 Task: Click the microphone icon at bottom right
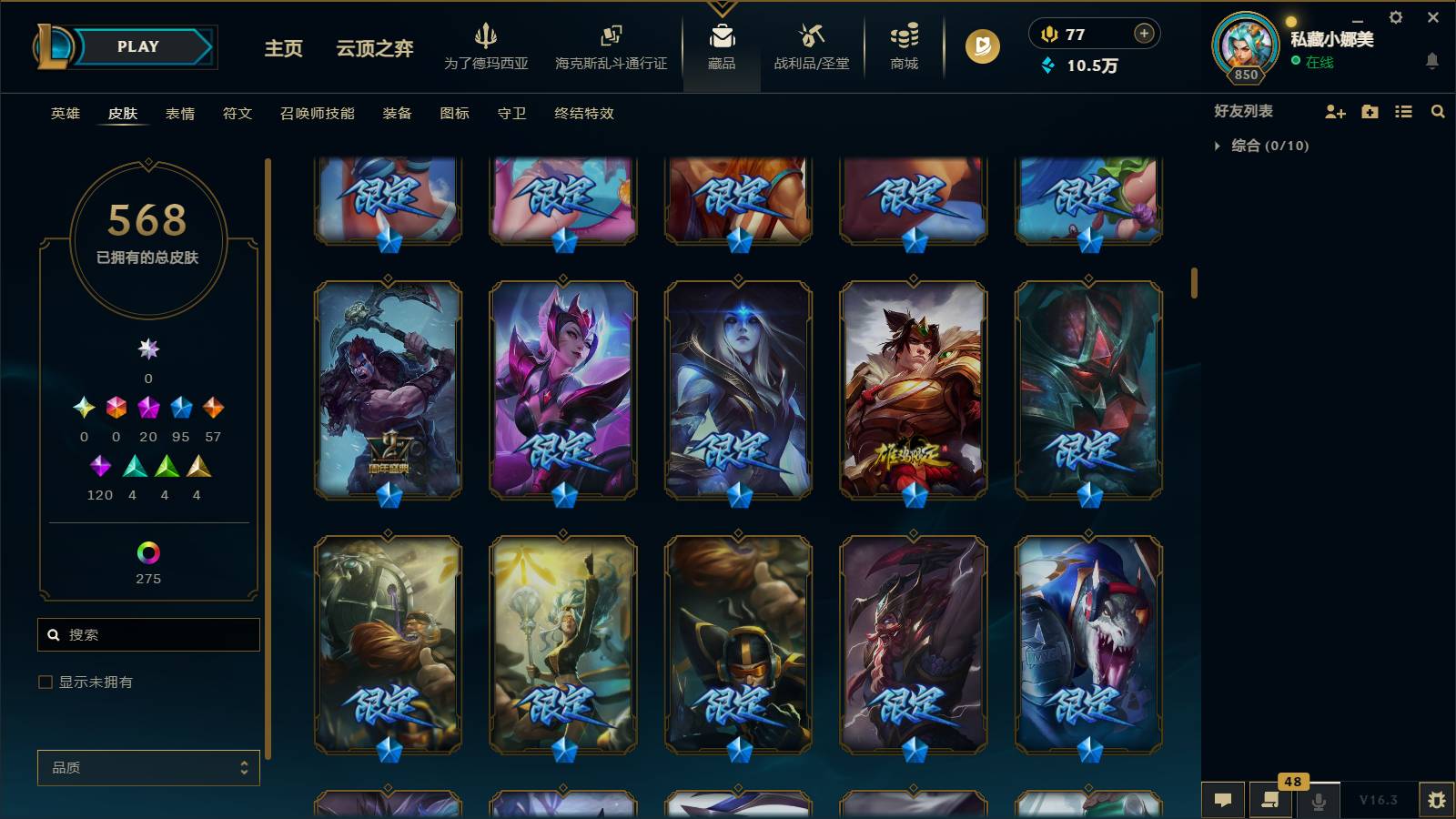[1317, 801]
